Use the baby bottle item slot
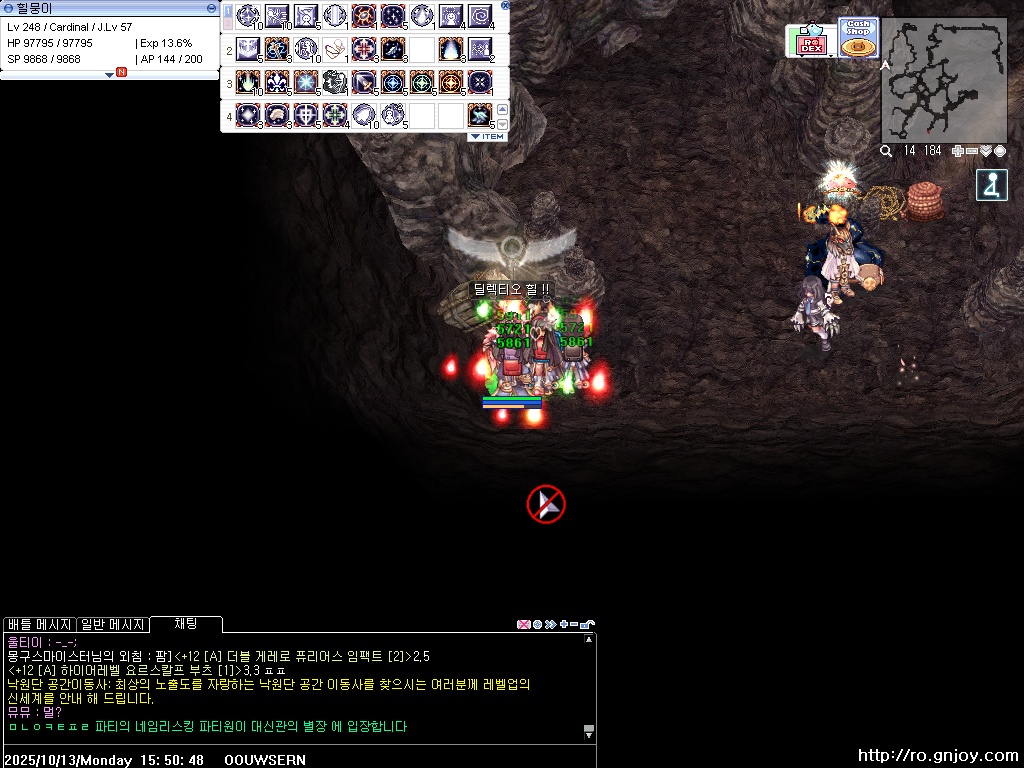Screen dimensions: 1024x768 335,49
